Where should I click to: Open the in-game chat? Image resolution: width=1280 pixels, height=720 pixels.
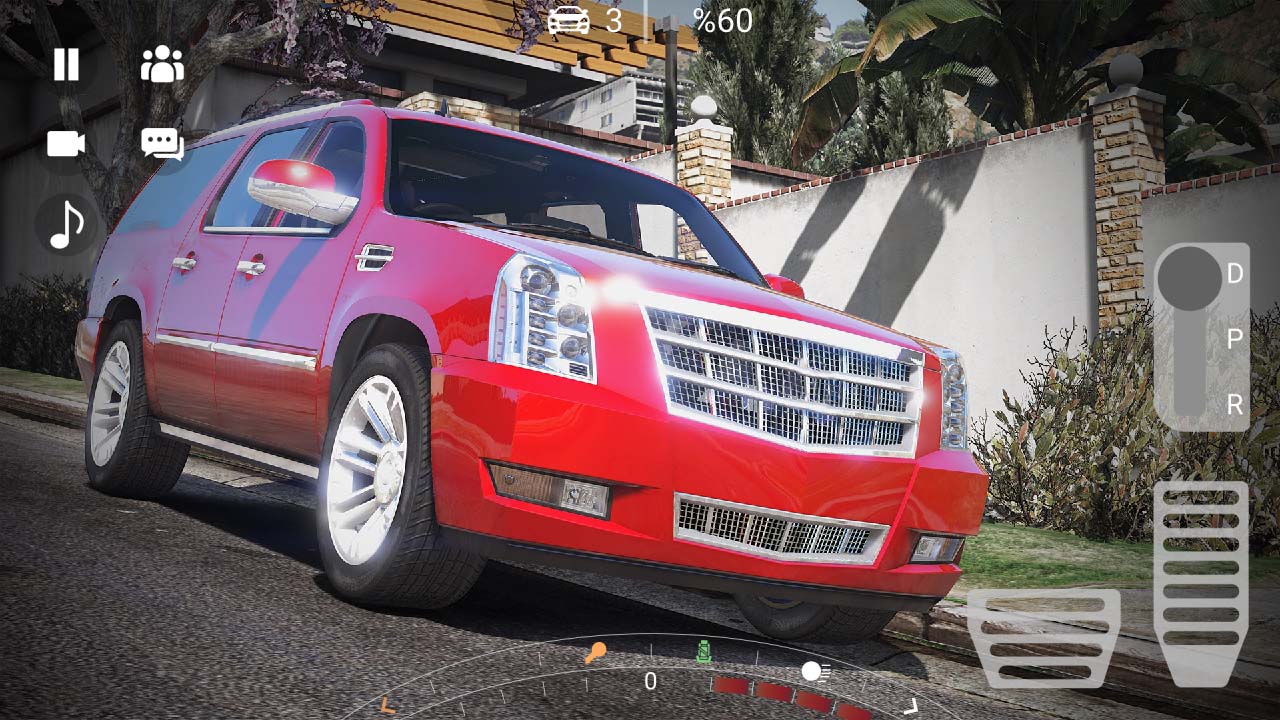pyautogui.click(x=162, y=145)
